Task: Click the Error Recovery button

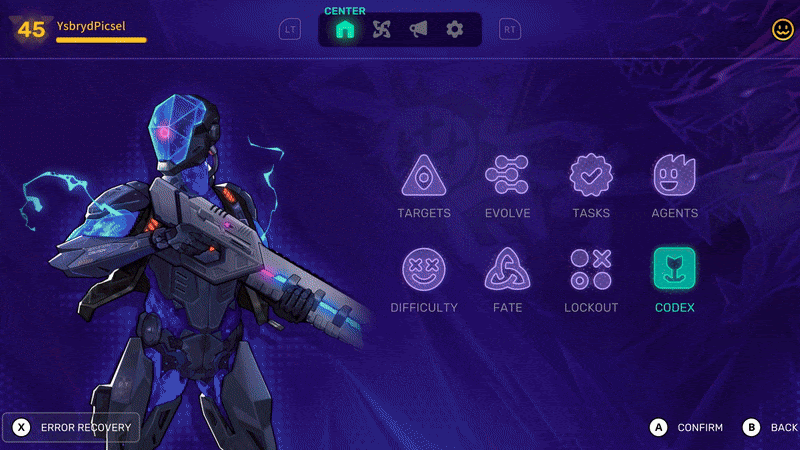Action: point(72,428)
